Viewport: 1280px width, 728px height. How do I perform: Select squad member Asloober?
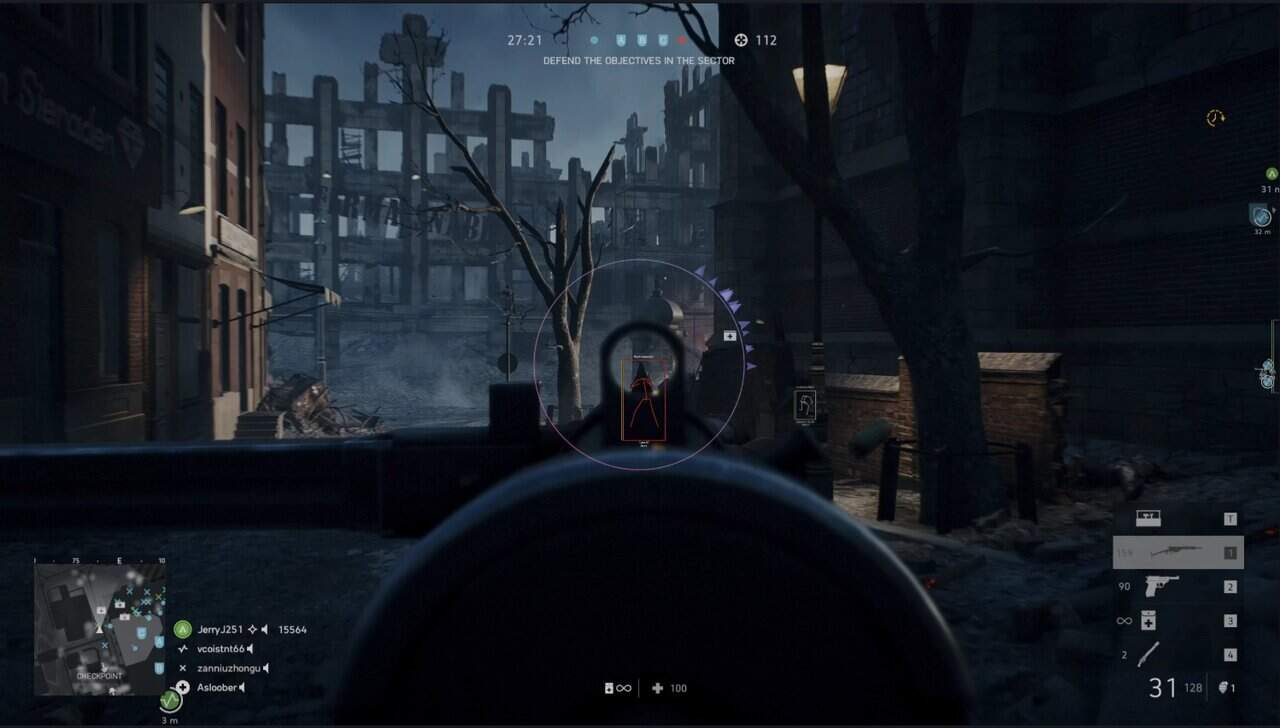[x=219, y=688]
